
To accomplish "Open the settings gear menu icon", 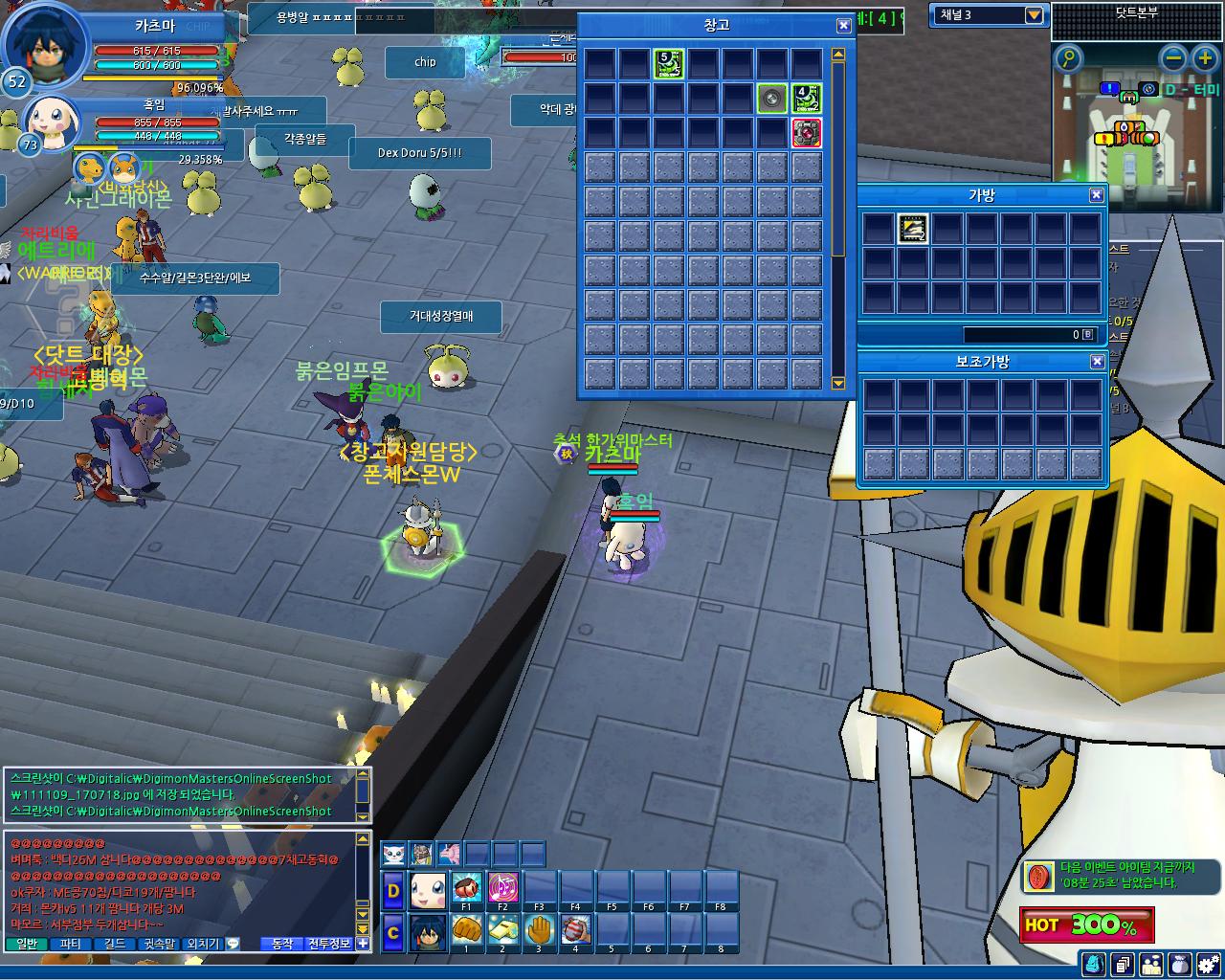I will (x=1209, y=964).
